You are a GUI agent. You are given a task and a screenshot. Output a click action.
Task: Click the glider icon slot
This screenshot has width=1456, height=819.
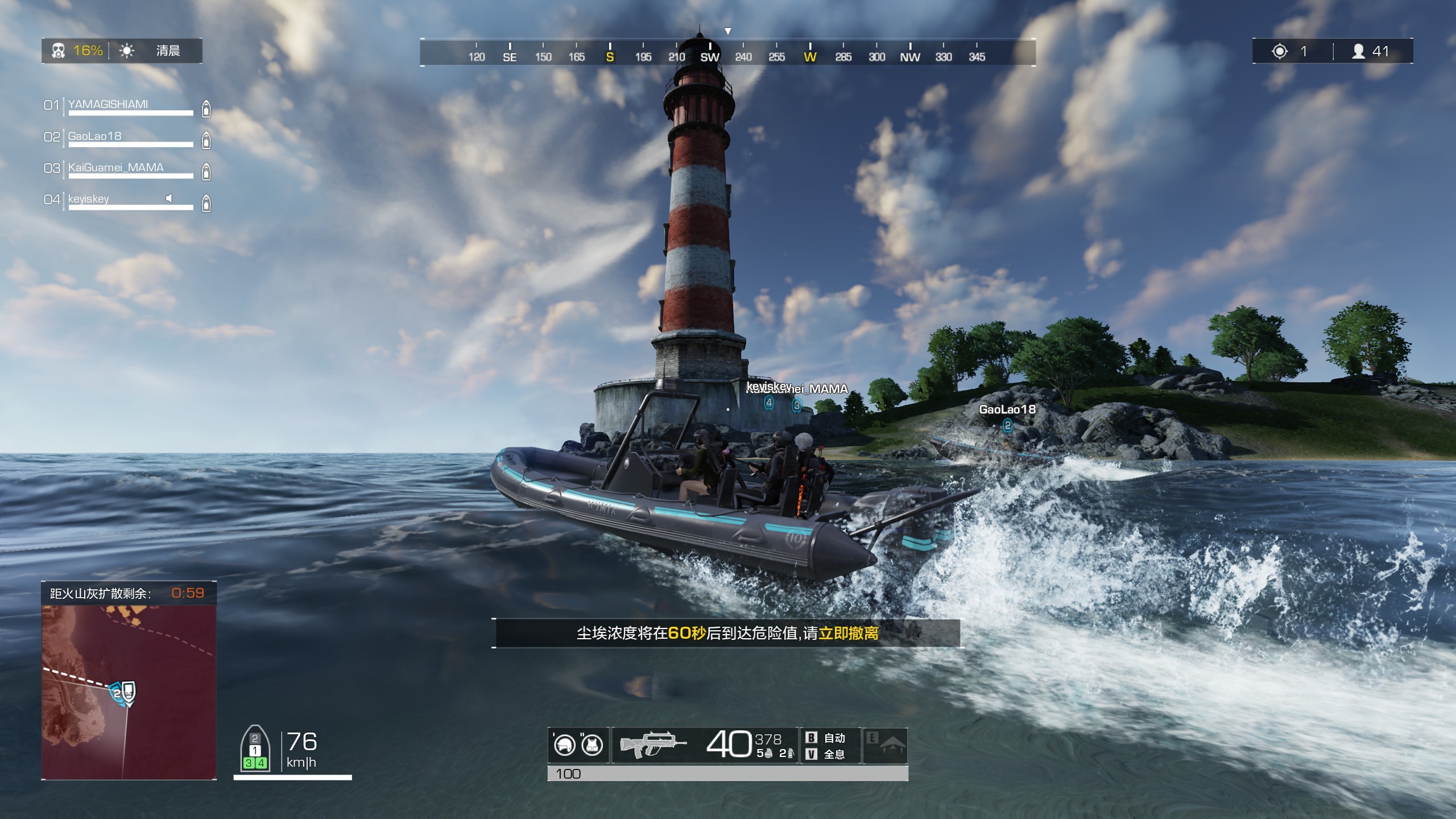click(x=886, y=745)
